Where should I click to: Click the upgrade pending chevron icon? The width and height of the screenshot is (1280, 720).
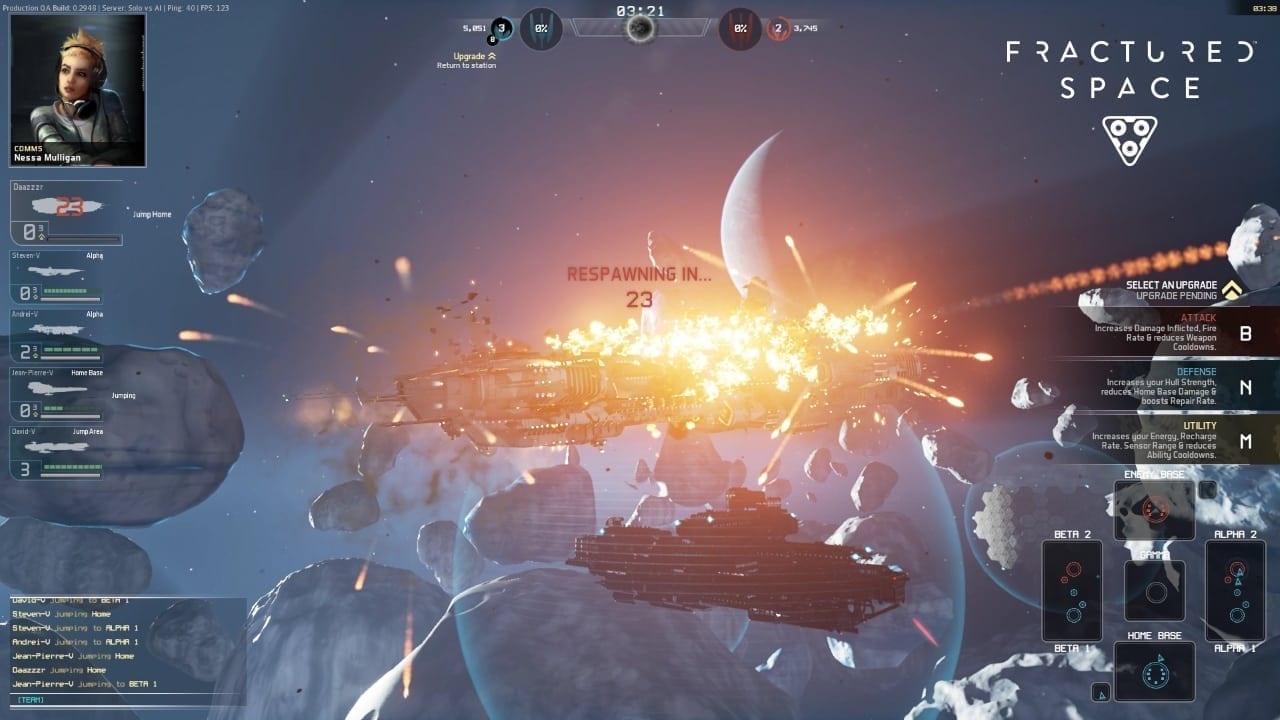[1232, 290]
